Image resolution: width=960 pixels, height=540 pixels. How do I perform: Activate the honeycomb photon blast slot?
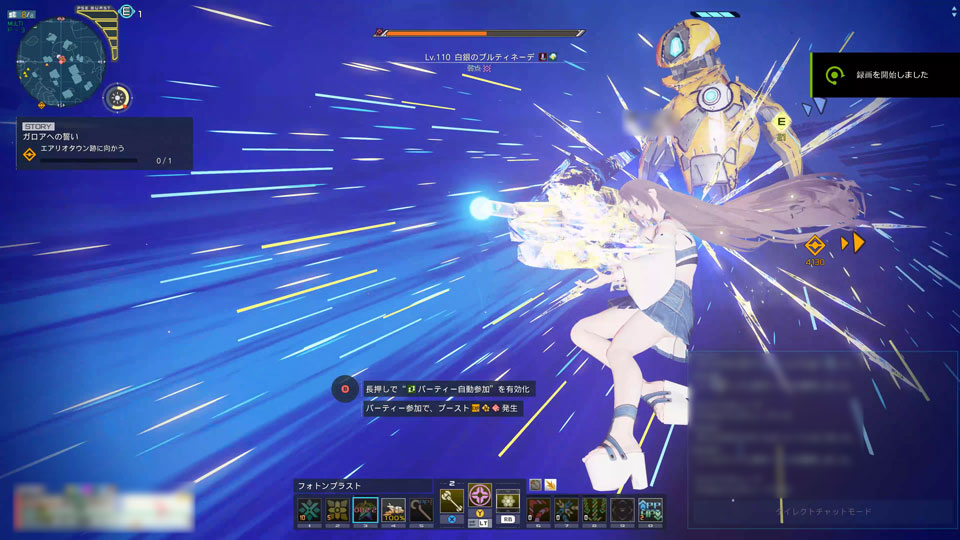click(x=508, y=502)
